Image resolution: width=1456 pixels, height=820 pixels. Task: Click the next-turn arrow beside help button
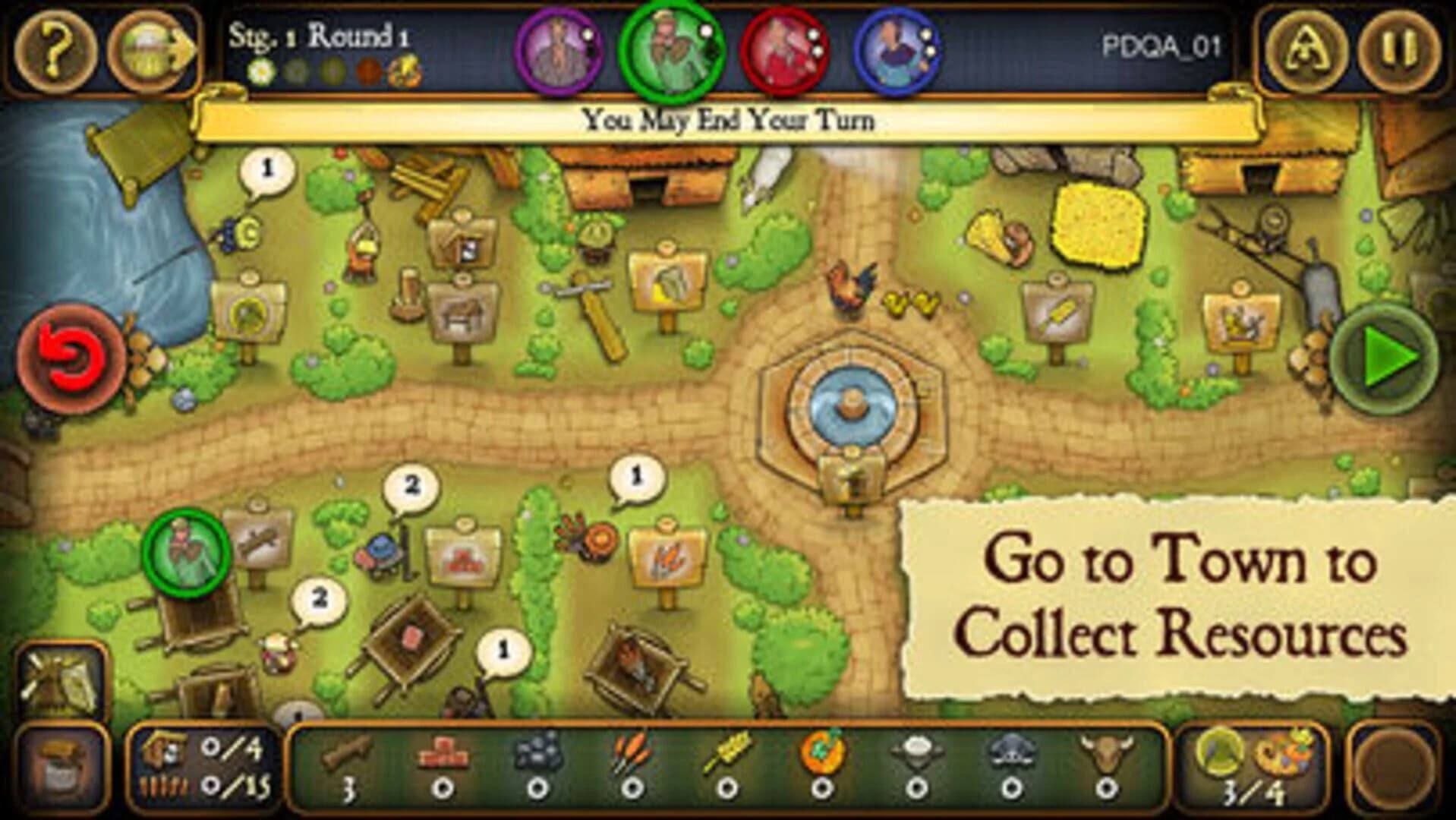pos(148,46)
